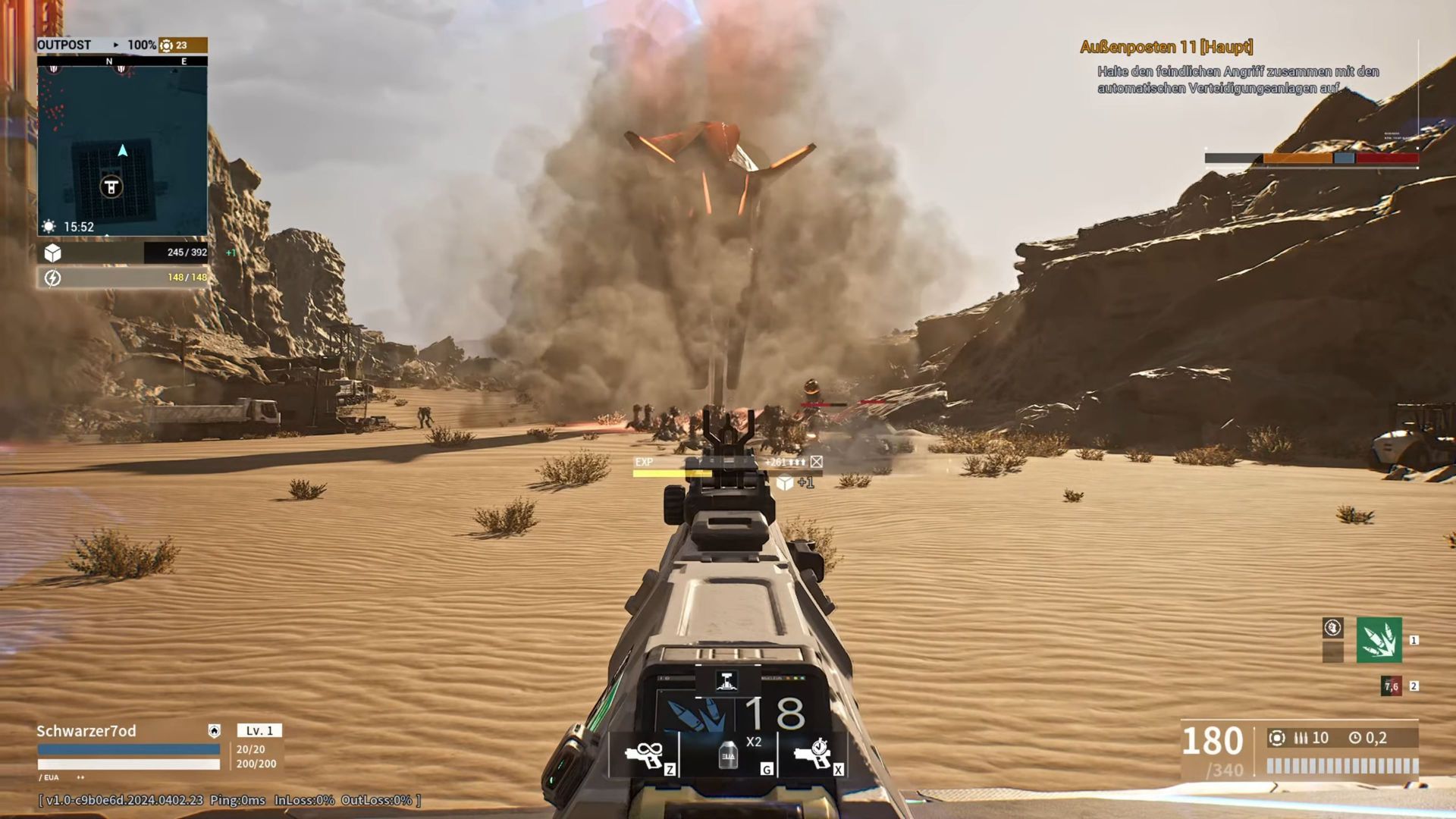The height and width of the screenshot is (819, 1456).
Task: Click the turret icon above the ammo display
Action: coord(726,680)
